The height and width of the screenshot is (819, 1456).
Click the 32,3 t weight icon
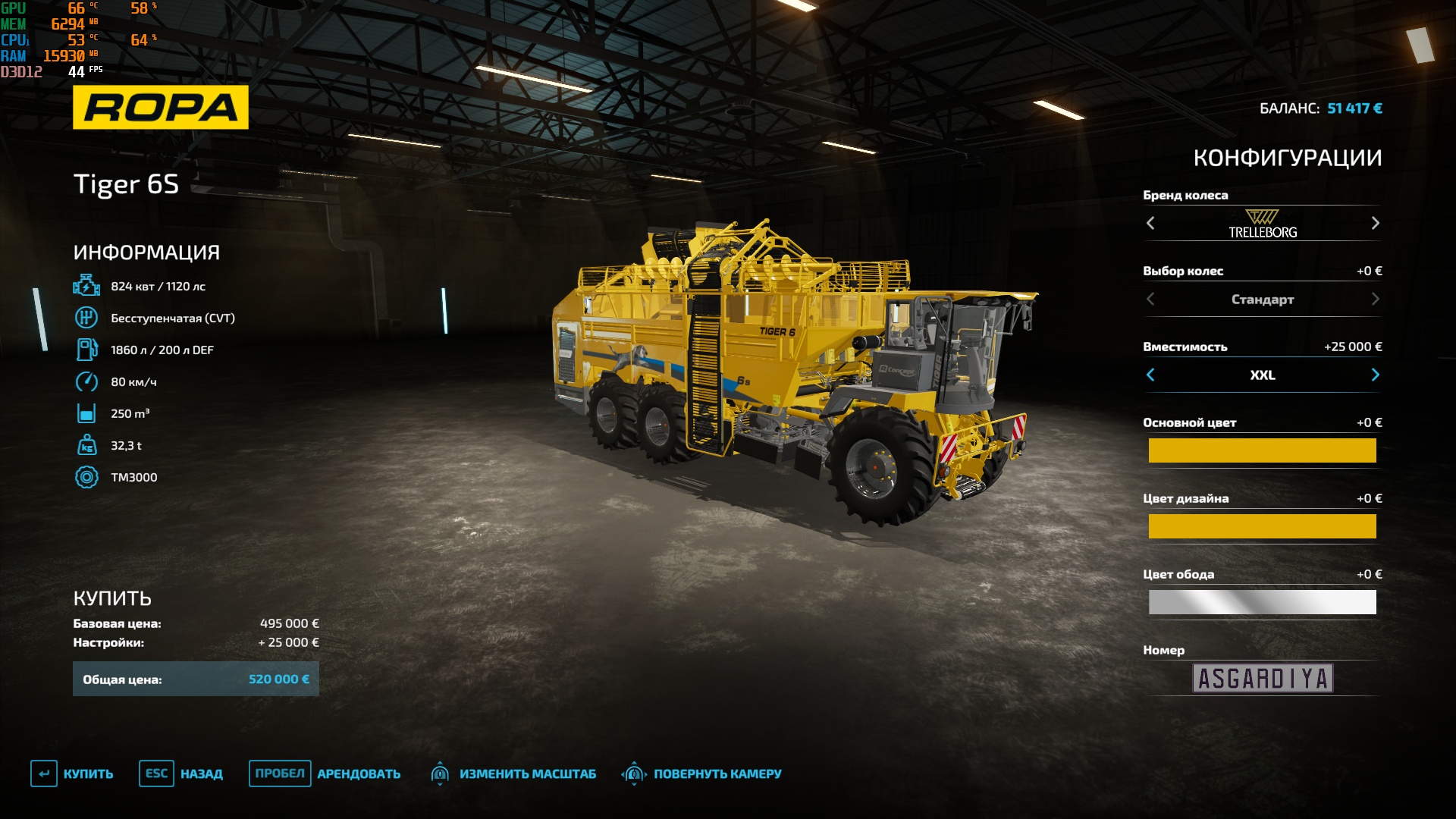(x=87, y=445)
